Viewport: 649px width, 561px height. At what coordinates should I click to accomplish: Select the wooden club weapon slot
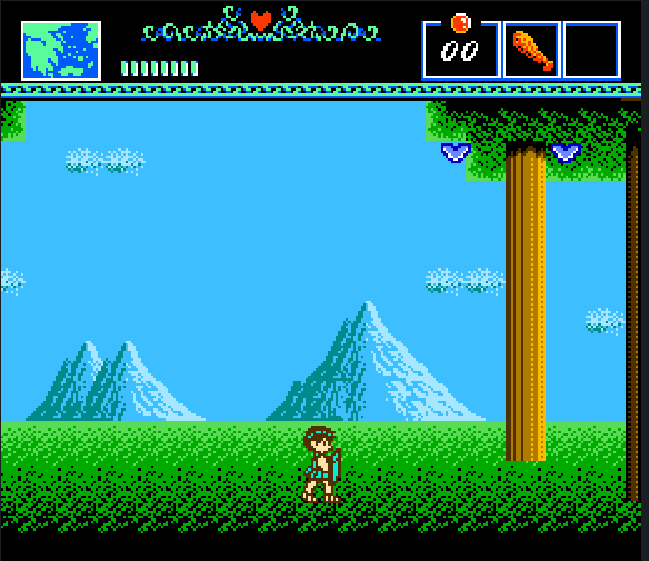(531, 50)
